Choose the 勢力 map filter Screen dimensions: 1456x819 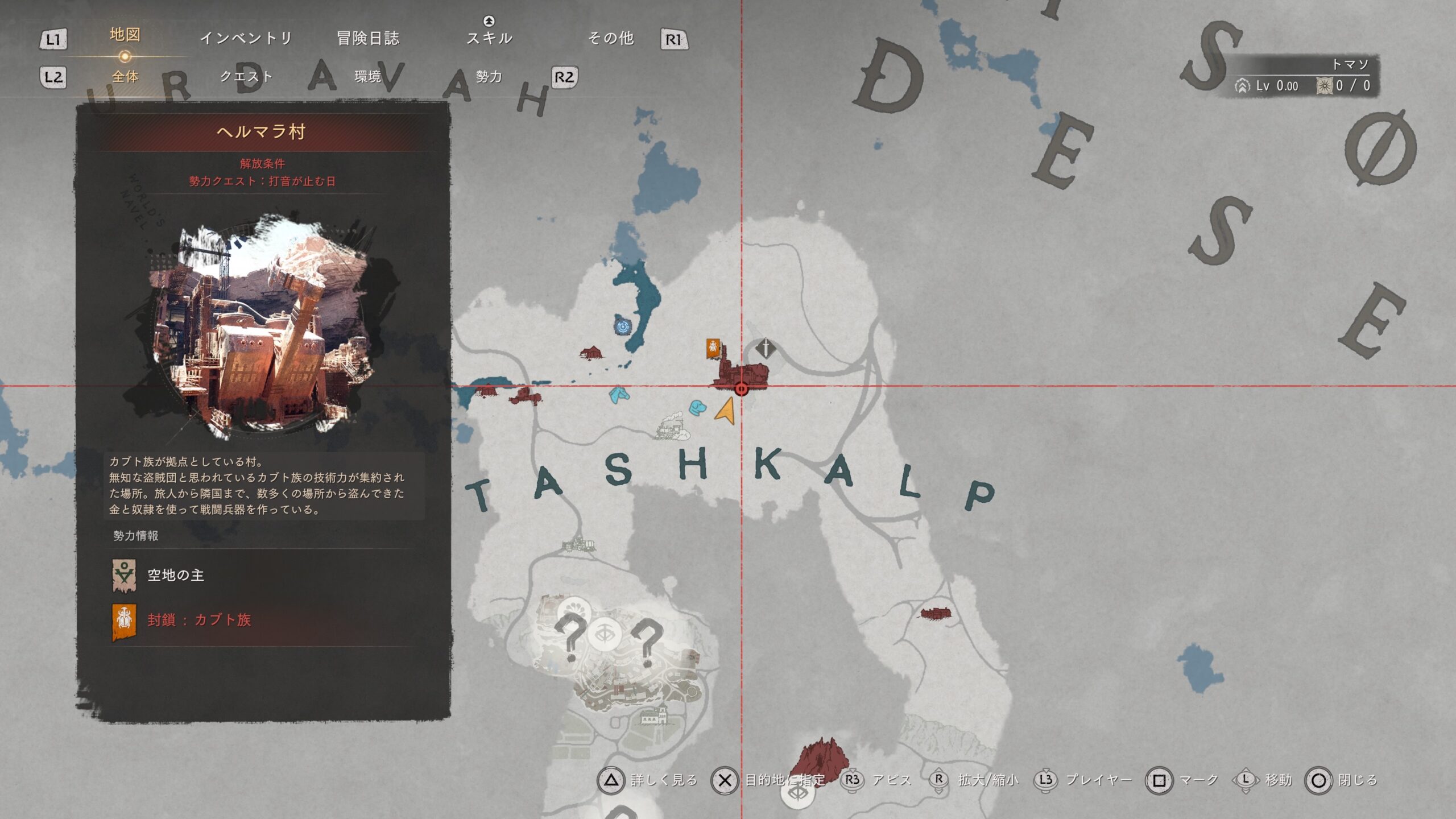[489, 77]
